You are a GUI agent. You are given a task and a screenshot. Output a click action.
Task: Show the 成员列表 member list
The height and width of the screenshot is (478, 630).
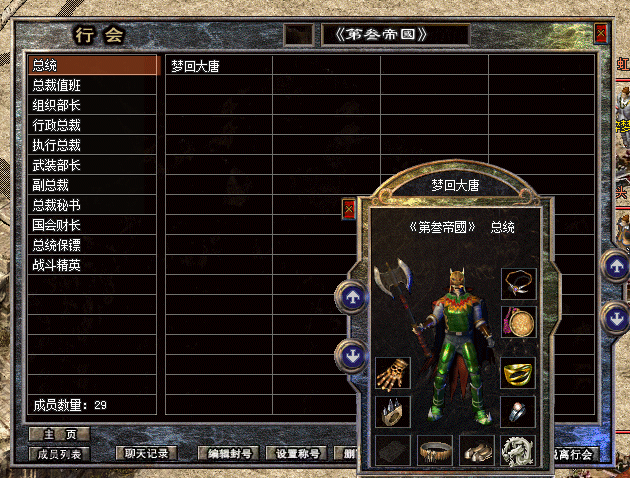point(59,454)
